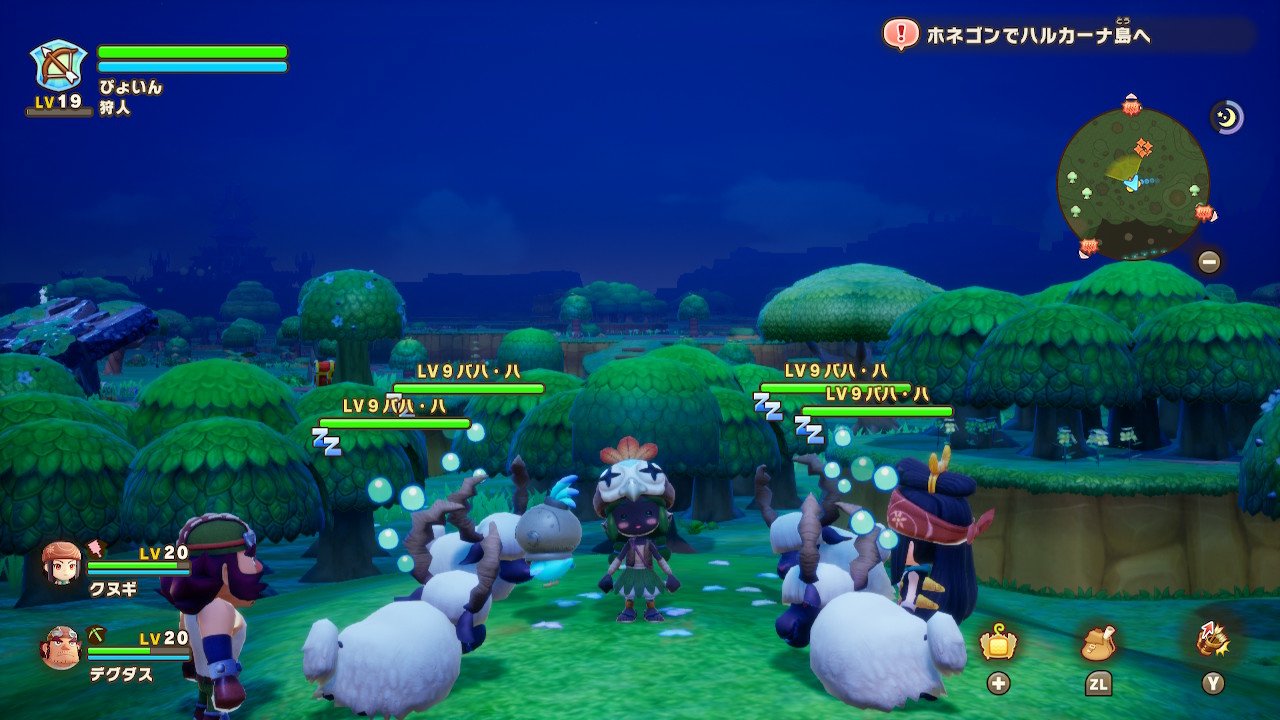
Task: Select the hunter bow class emblem
Action: (58, 66)
